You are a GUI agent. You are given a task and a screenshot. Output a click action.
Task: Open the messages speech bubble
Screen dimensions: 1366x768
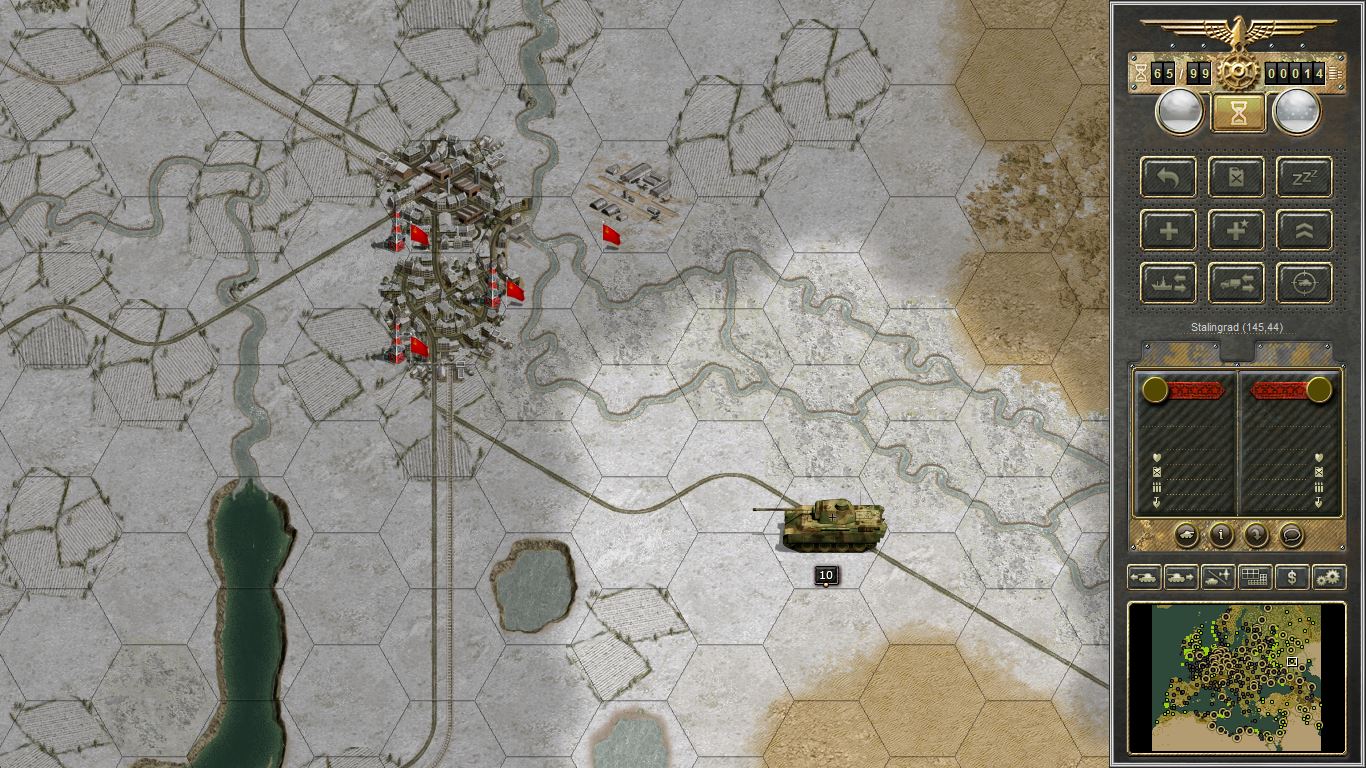click(x=1290, y=536)
